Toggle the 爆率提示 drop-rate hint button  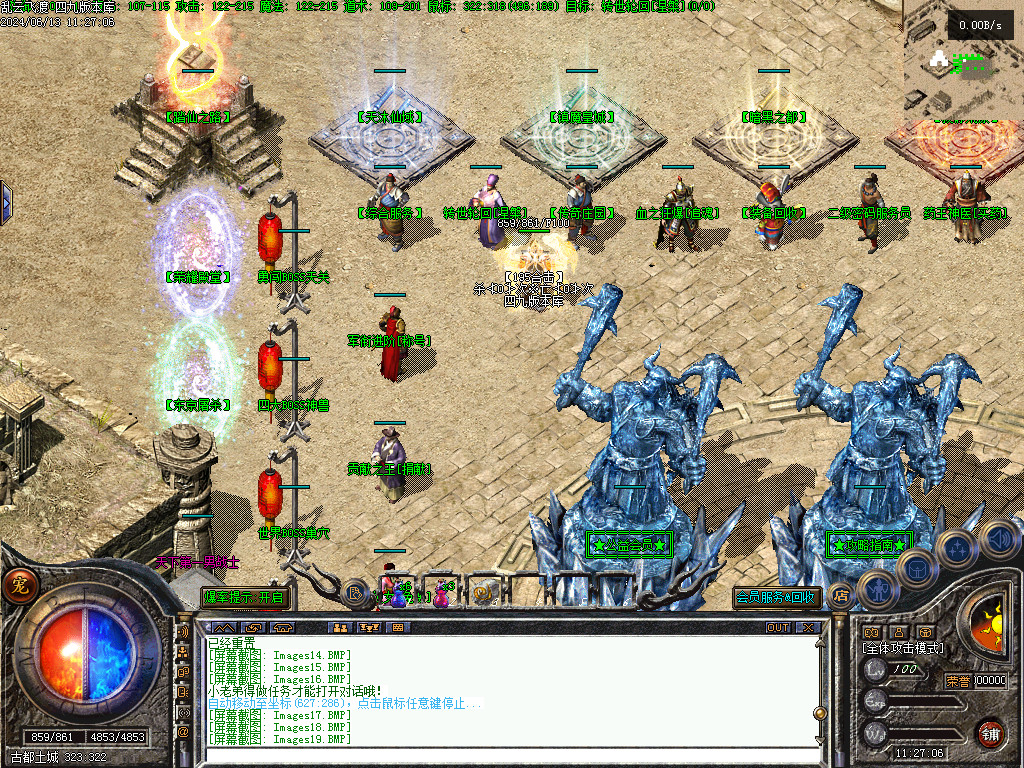245,597
